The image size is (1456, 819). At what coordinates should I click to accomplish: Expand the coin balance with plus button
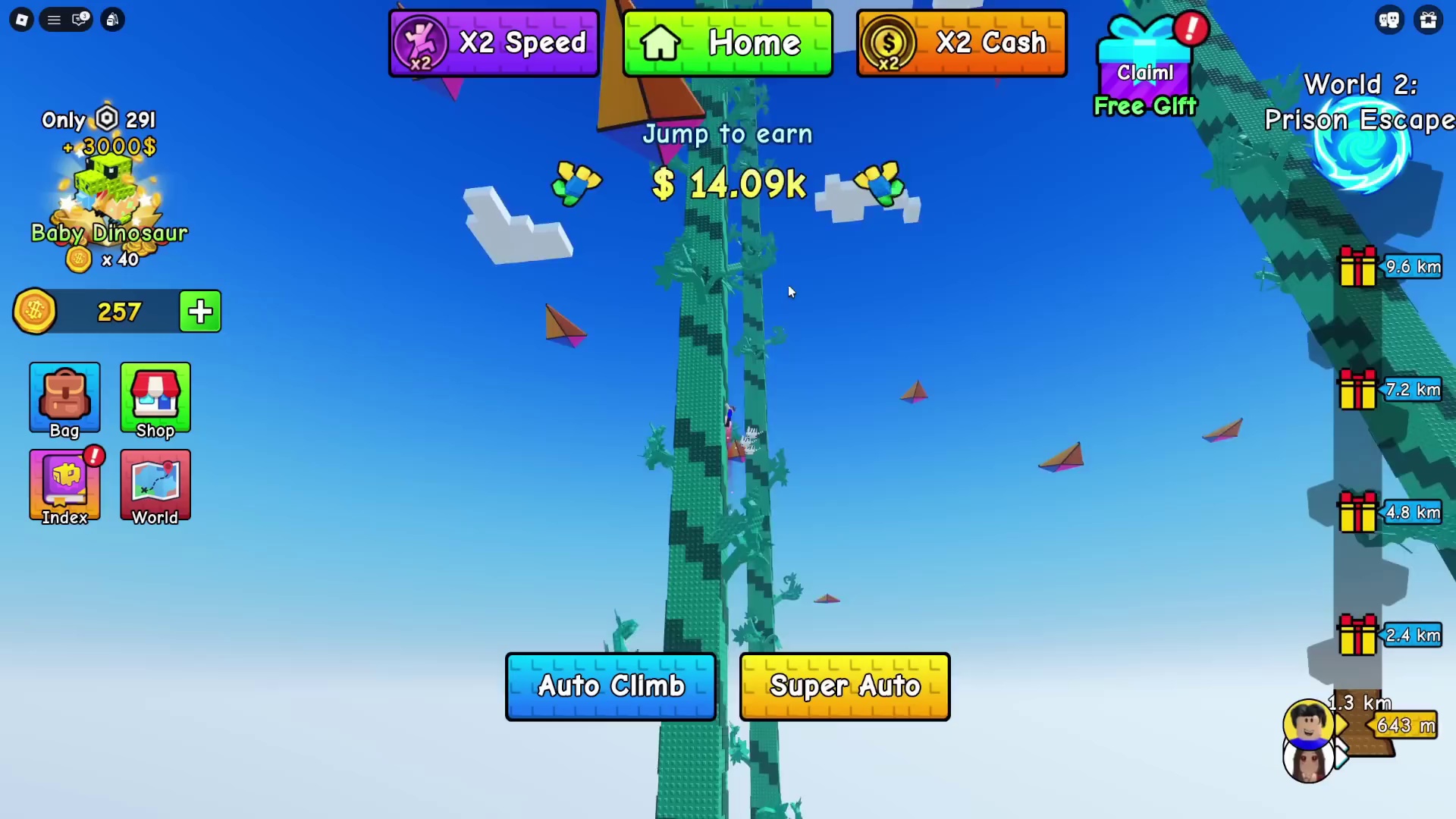coord(199,312)
